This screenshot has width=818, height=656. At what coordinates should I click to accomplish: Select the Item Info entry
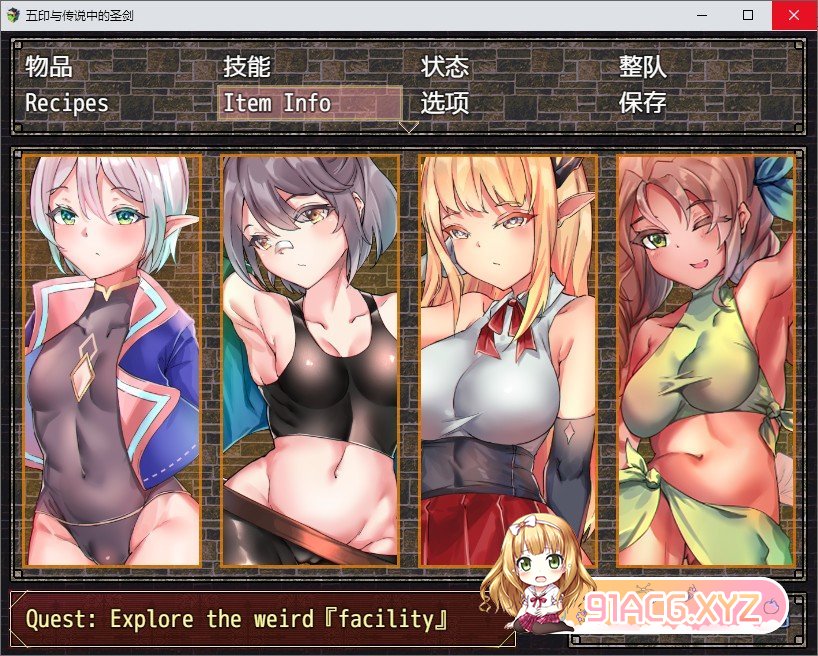point(277,103)
